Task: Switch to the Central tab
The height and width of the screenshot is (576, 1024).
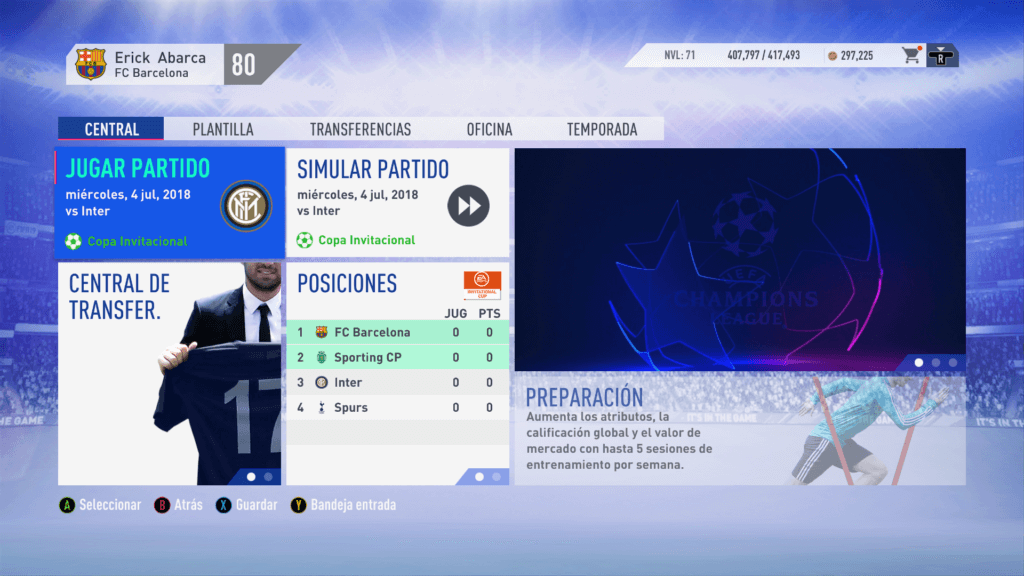Action: click(x=111, y=129)
